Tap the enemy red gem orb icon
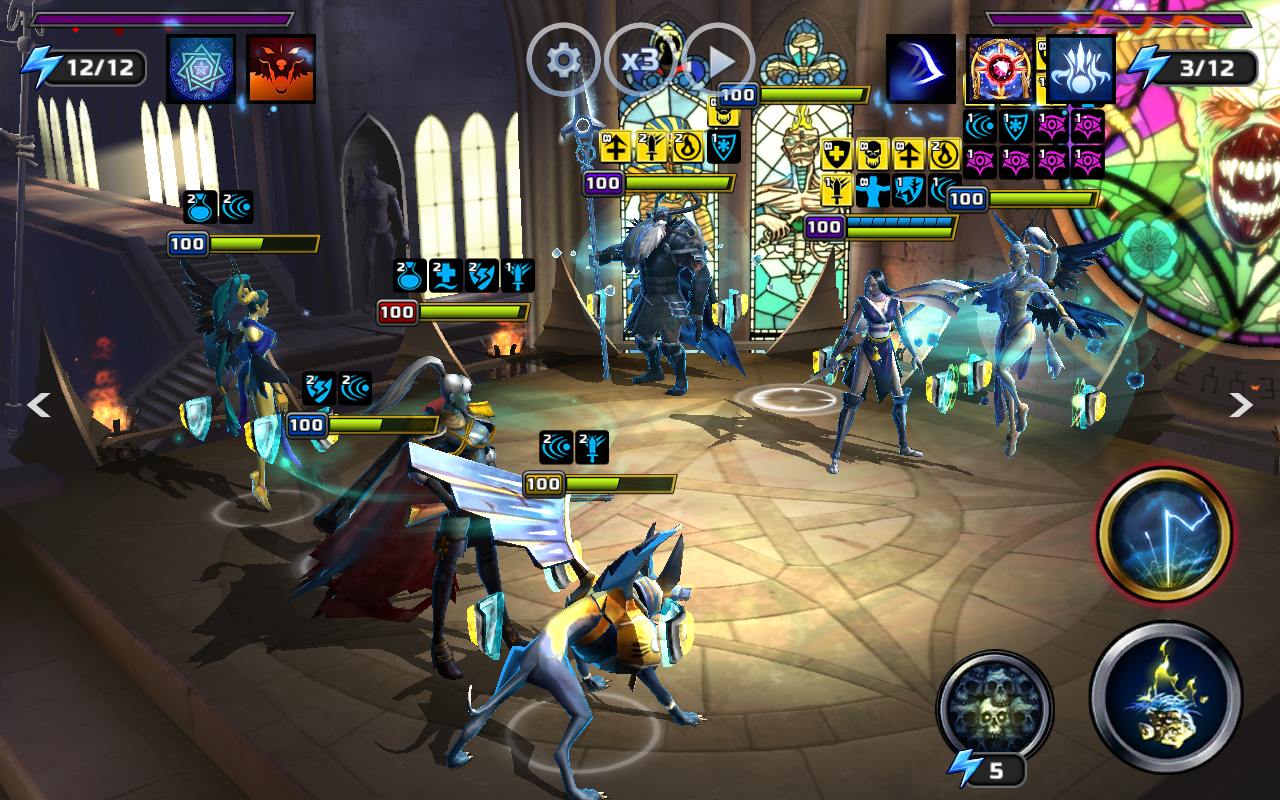The image size is (1280, 800). [1000, 69]
